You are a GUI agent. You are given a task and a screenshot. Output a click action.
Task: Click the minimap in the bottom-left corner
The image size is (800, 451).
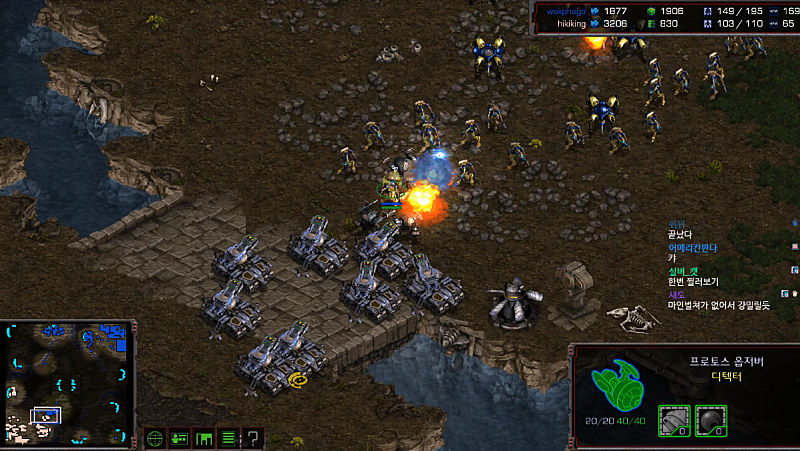(67, 382)
